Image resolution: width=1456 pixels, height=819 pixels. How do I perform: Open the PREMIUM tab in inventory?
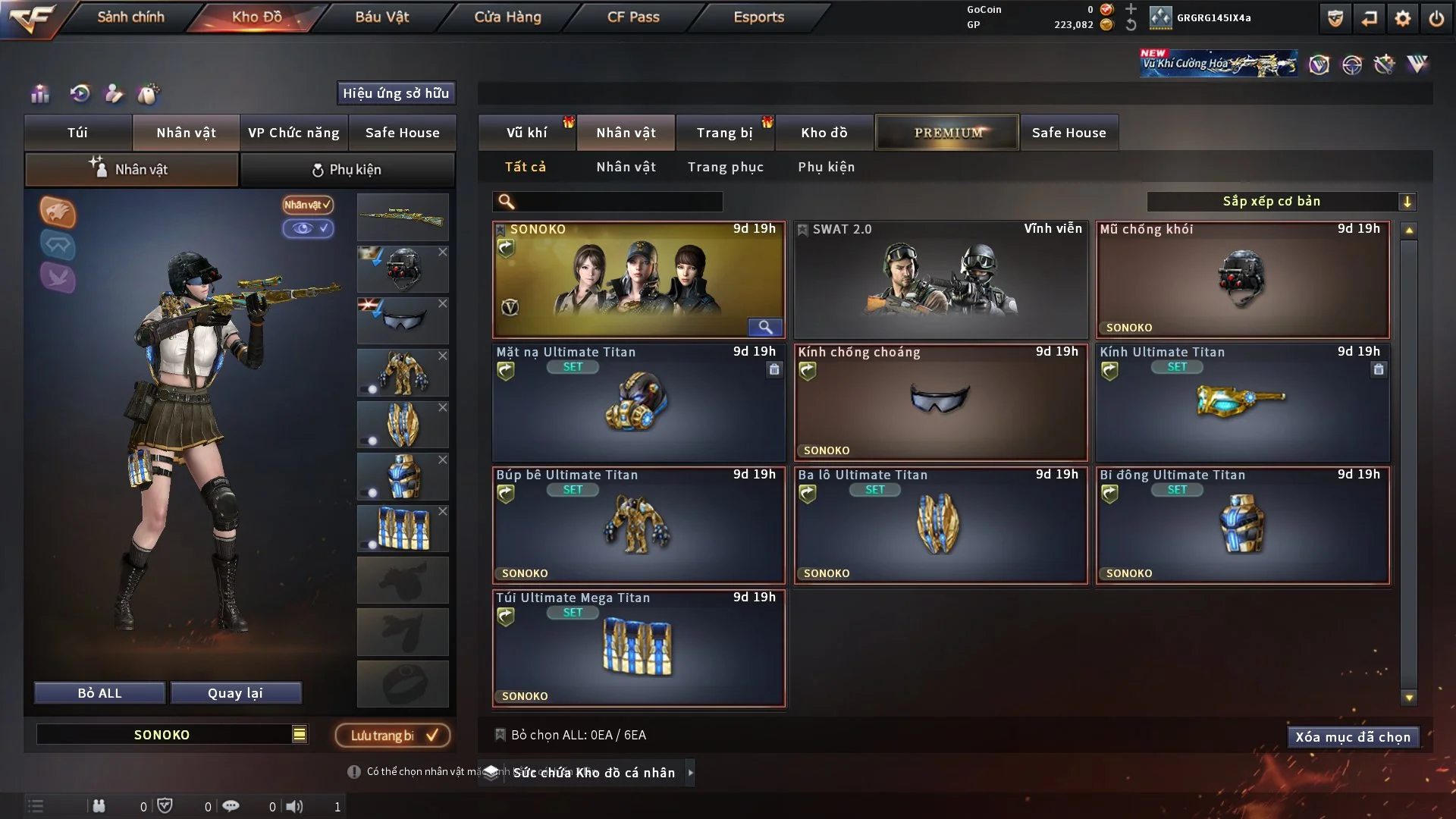[947, 132]
